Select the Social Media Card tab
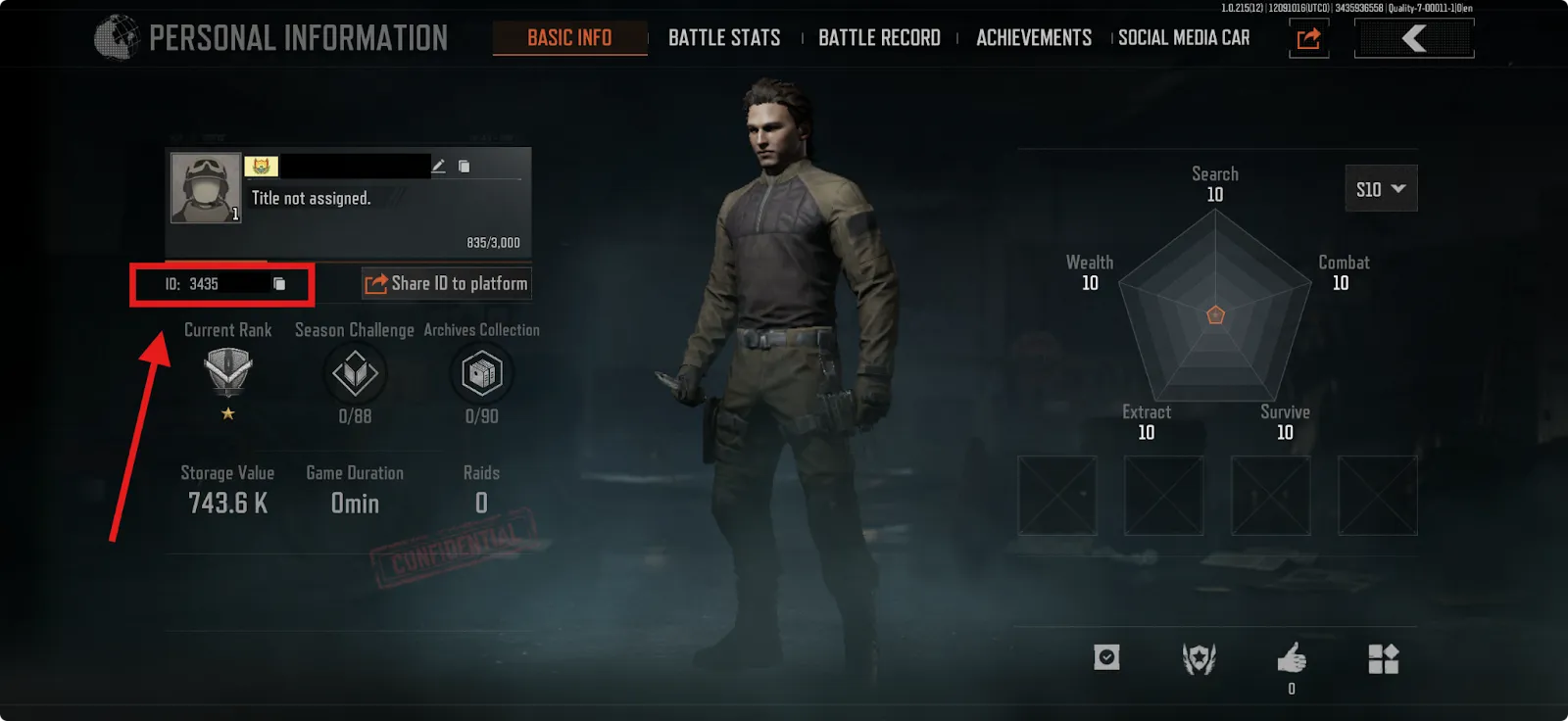This screenshot has width=1568, height=721. click(1184, 38)
